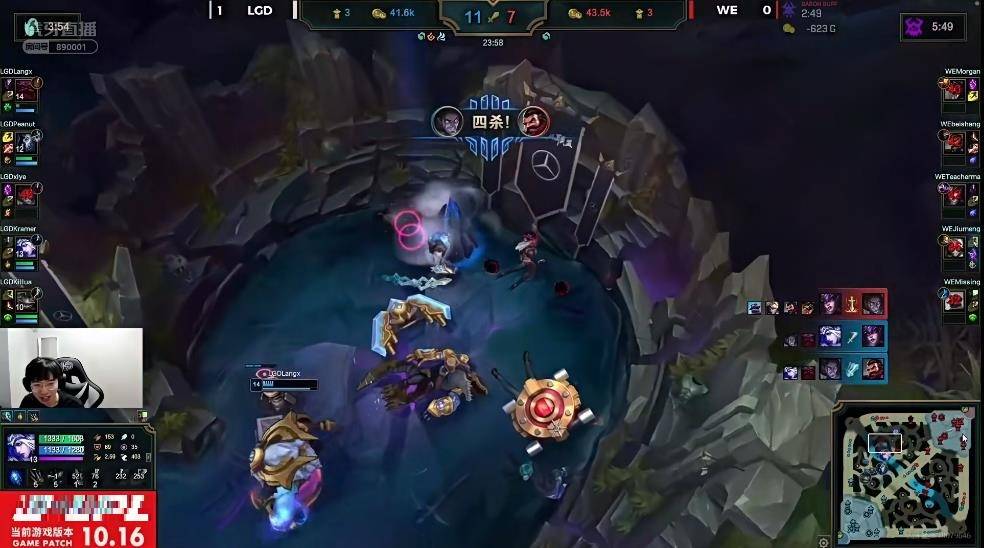Screen dimensions: 984x548
Task: Open the selected champion portrait panel
Action: pos(20,446)
